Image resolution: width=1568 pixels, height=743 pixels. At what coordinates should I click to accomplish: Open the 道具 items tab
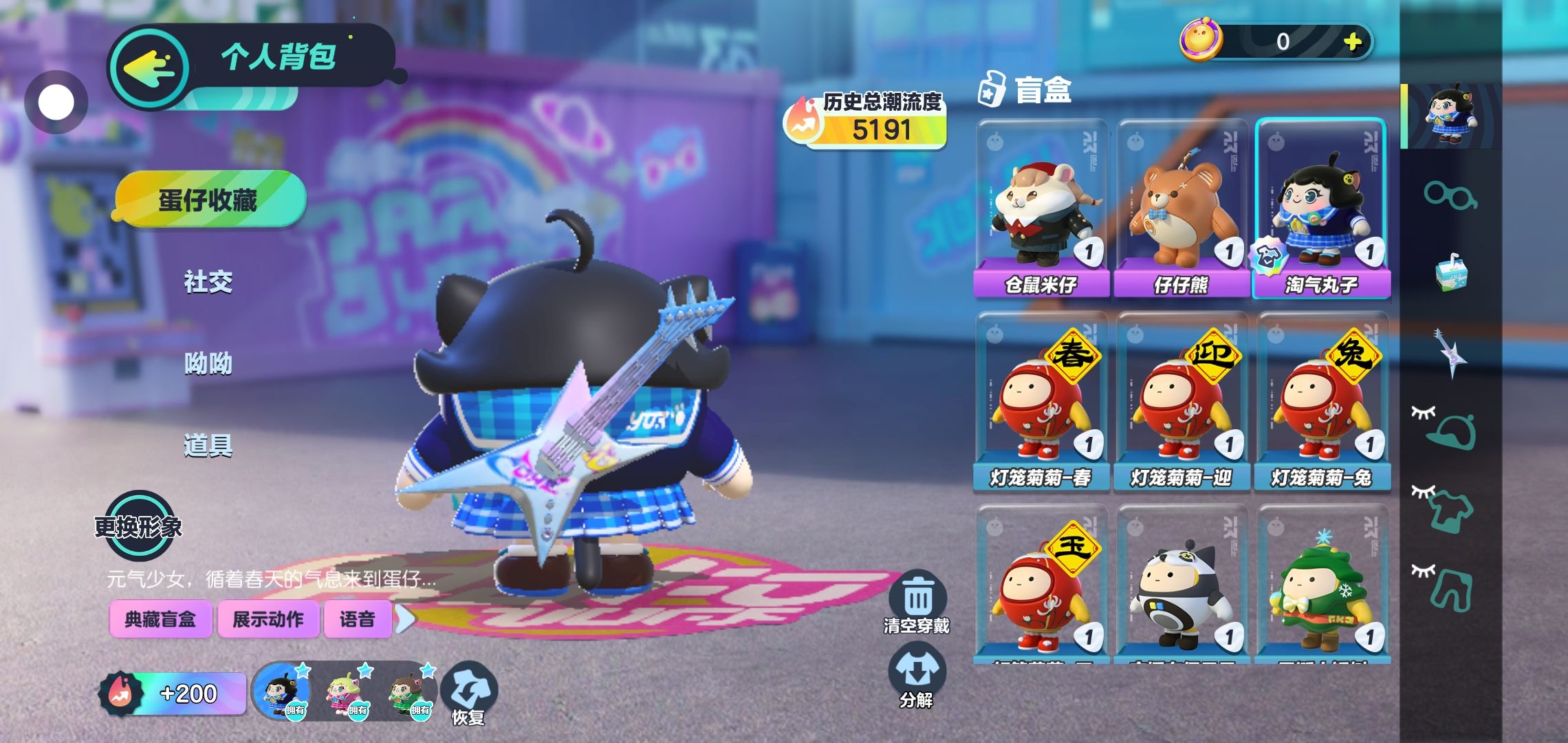tap(208, 446)
